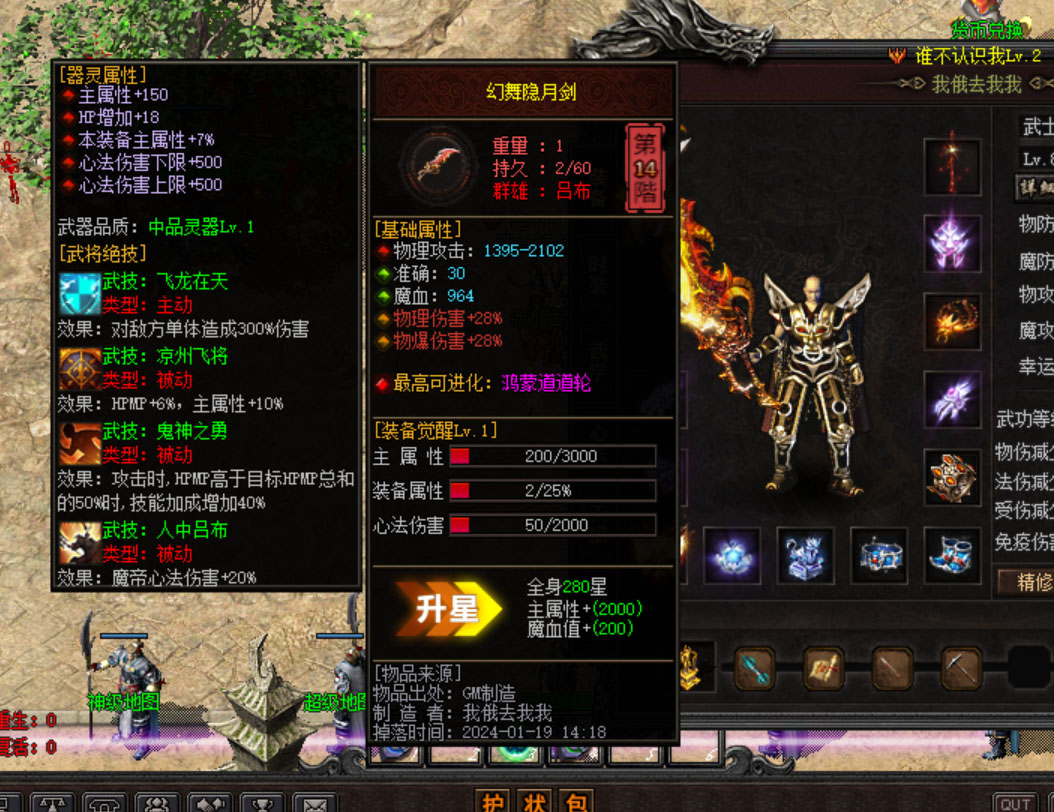
Task: Click the red glowing staff equipment slot
Action: [x=949, y=165]
